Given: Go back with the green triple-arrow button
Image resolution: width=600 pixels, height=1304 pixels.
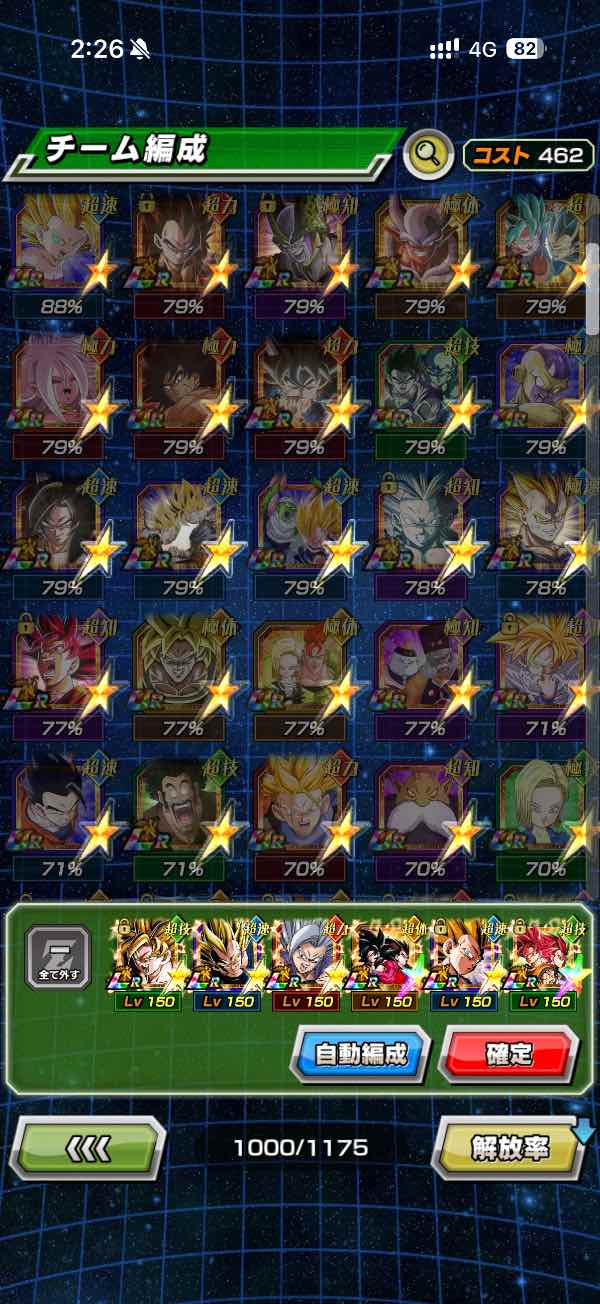Looking at the screenshot, I should (88, 1148).
